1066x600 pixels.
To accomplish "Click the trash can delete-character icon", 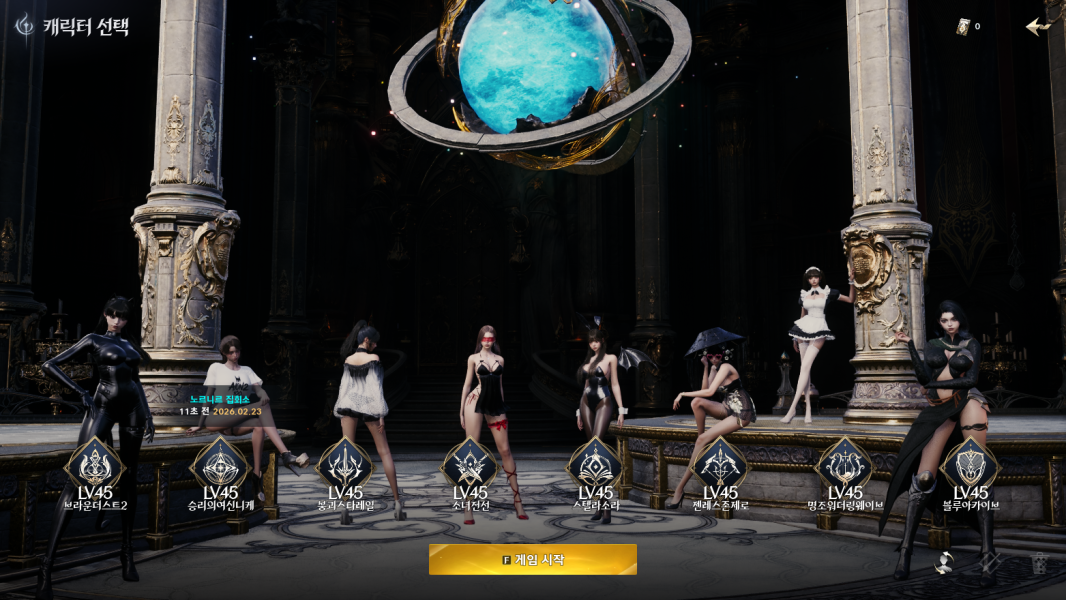I will pos(1041,563).
